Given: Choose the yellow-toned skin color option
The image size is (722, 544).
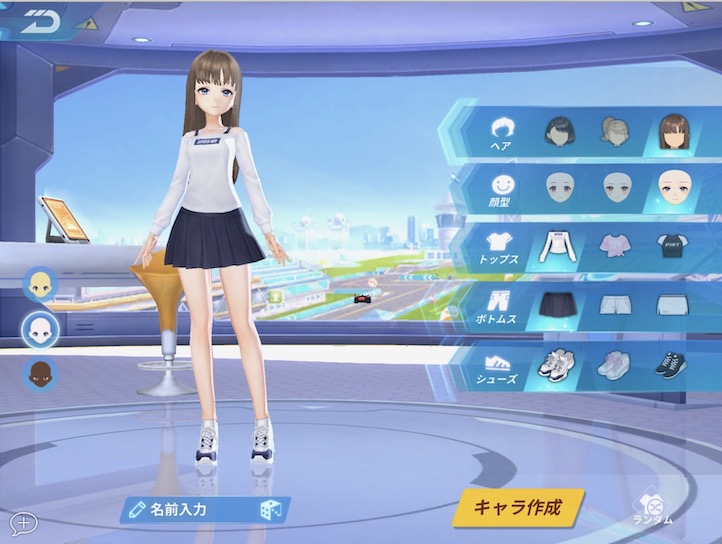Looking at the screenshot, I should click(x=41, y=285).
